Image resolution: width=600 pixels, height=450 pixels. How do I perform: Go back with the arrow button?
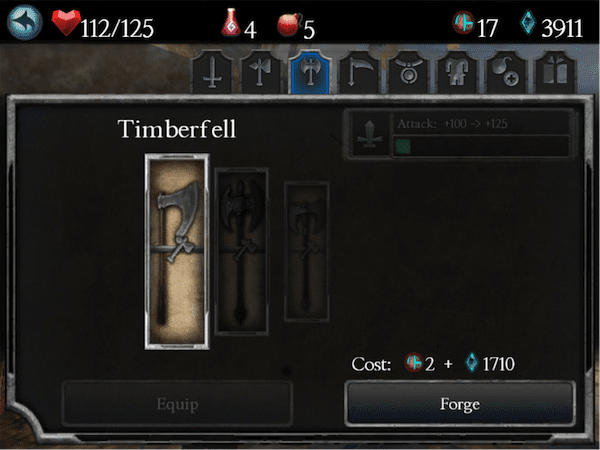27,25
